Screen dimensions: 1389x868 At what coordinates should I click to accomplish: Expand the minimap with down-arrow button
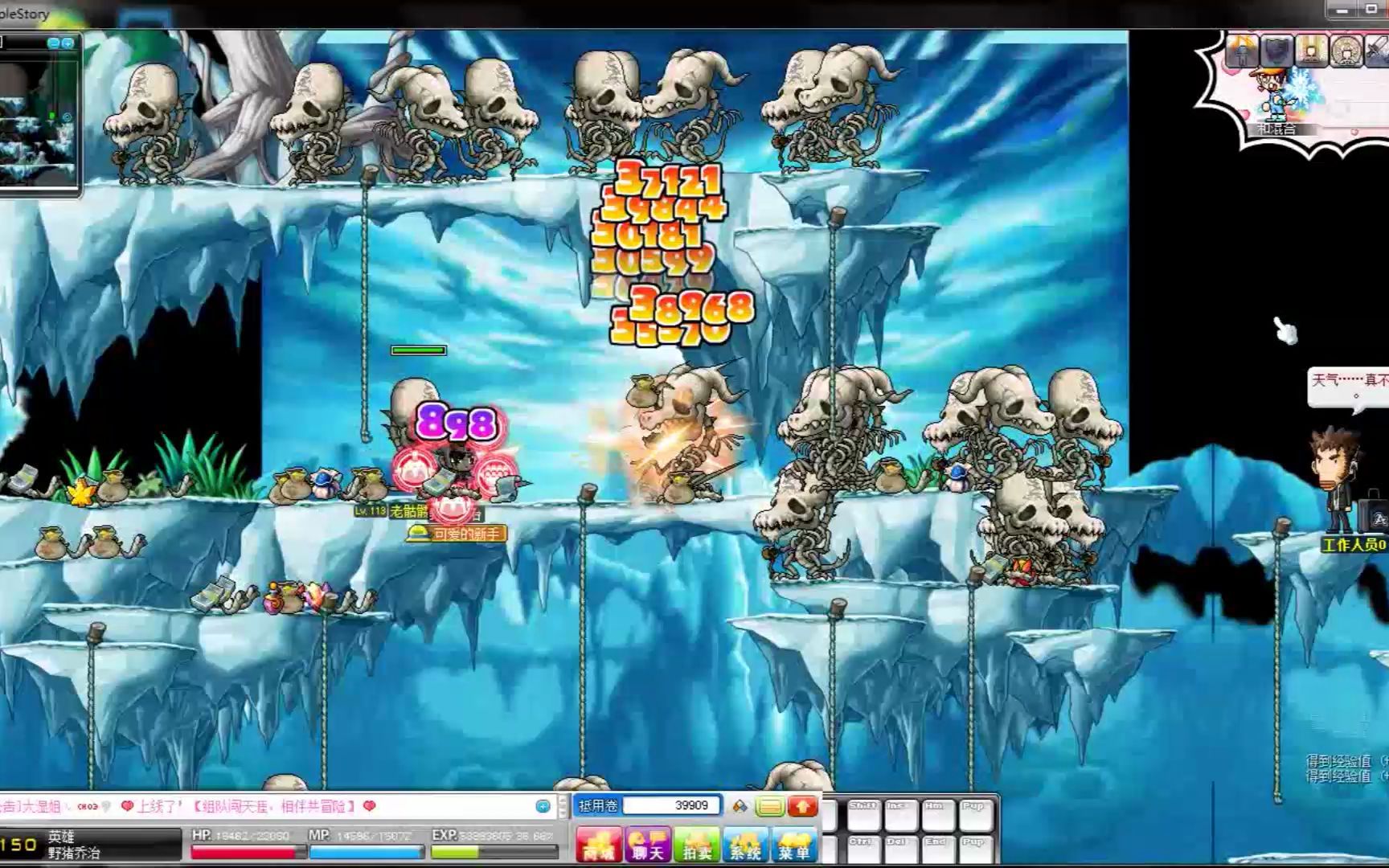click(x=68, y=43)
